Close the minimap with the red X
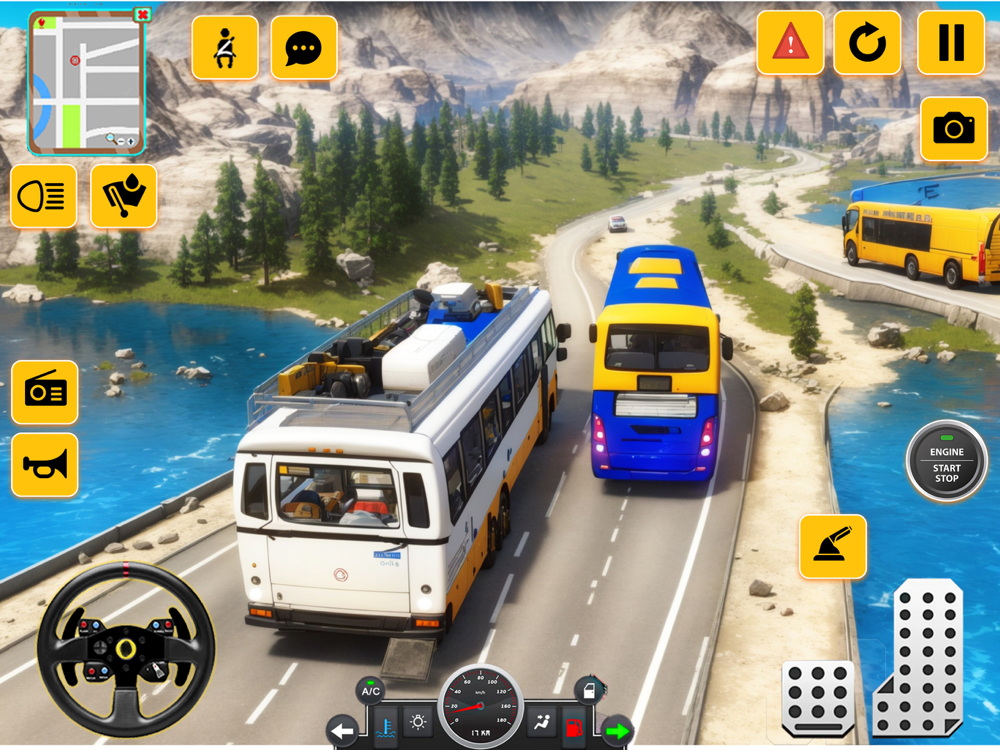 (x=142, y=15)
